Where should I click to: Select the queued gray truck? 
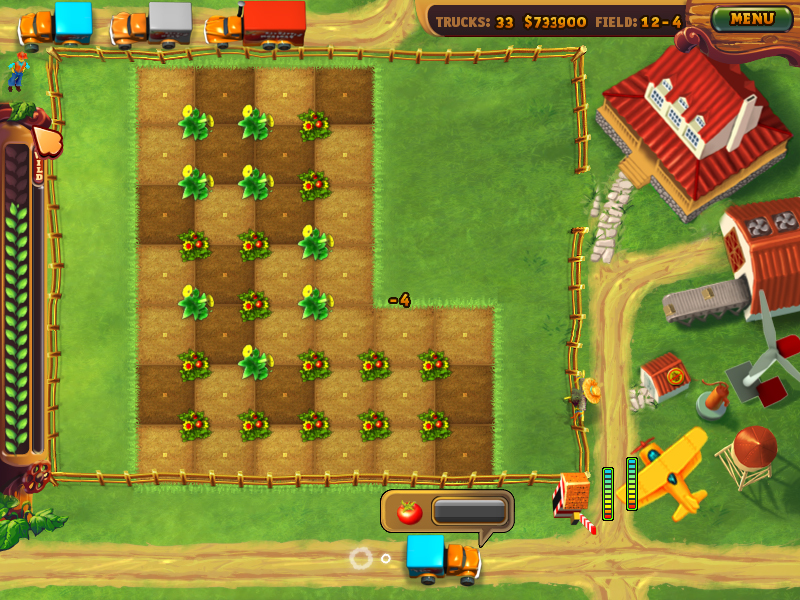(x=154, y=25)
